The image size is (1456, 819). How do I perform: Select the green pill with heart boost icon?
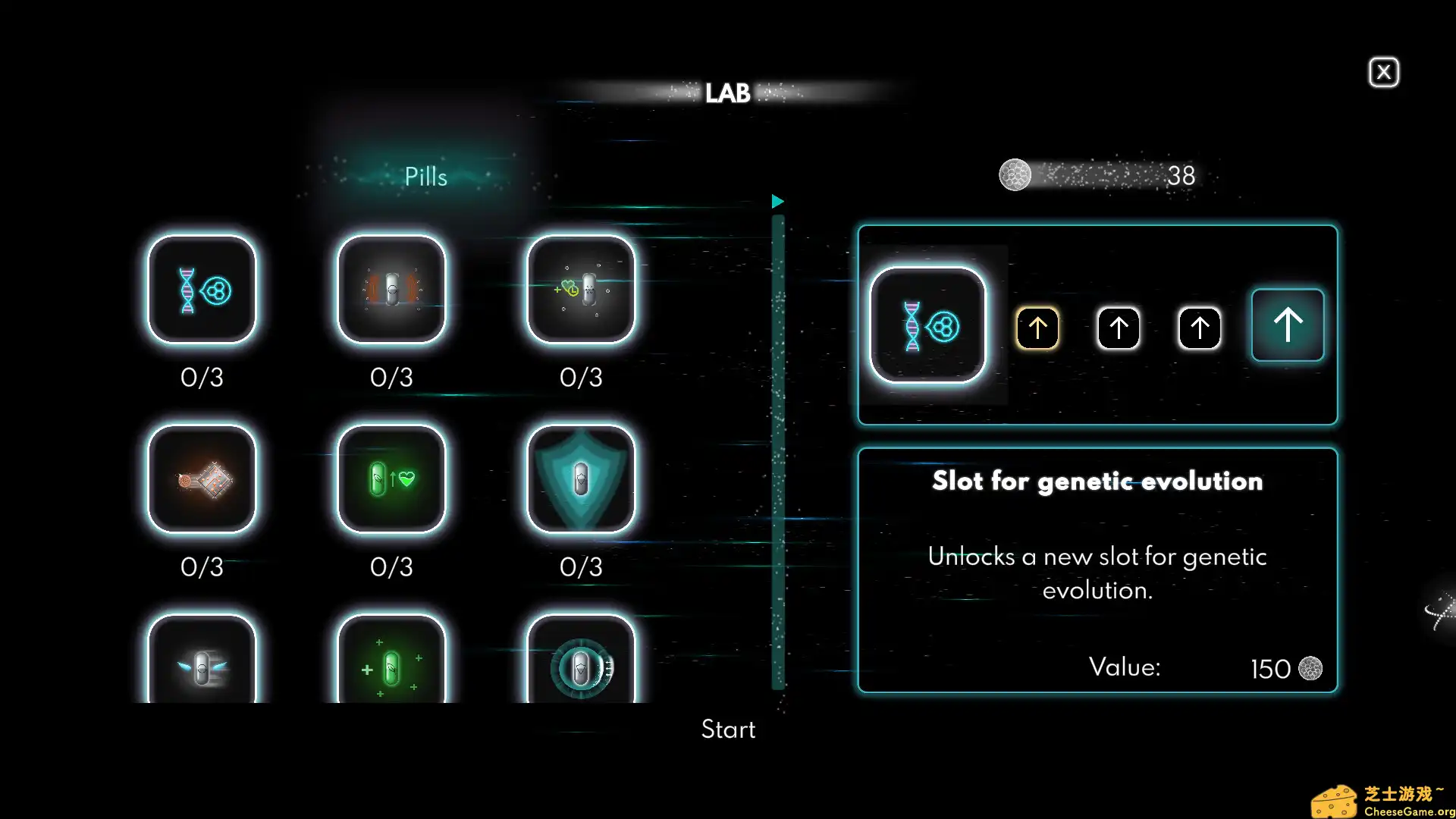(x=391, y=479)
